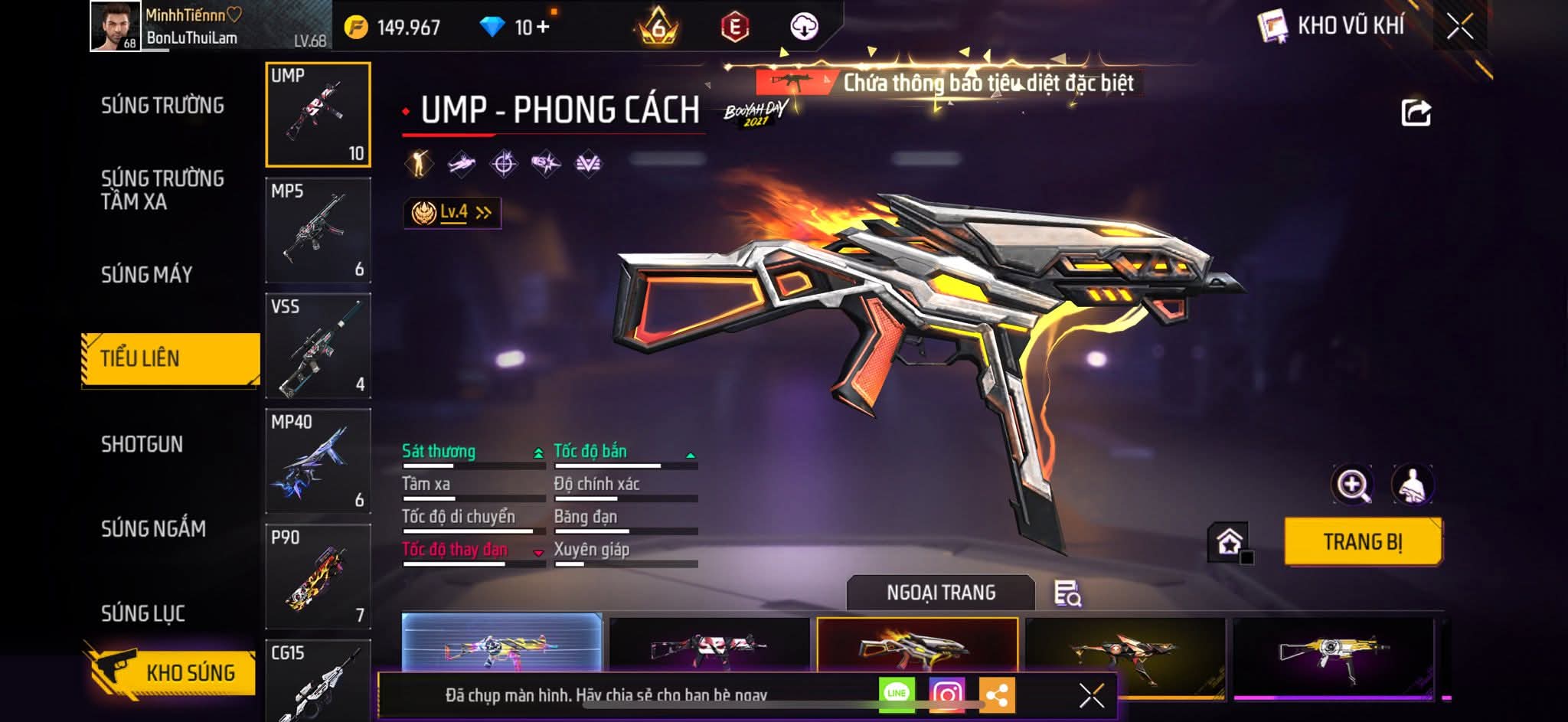The image size is (1568, 722).
Task: Close the weapon vault screen
Action: 1459,27
